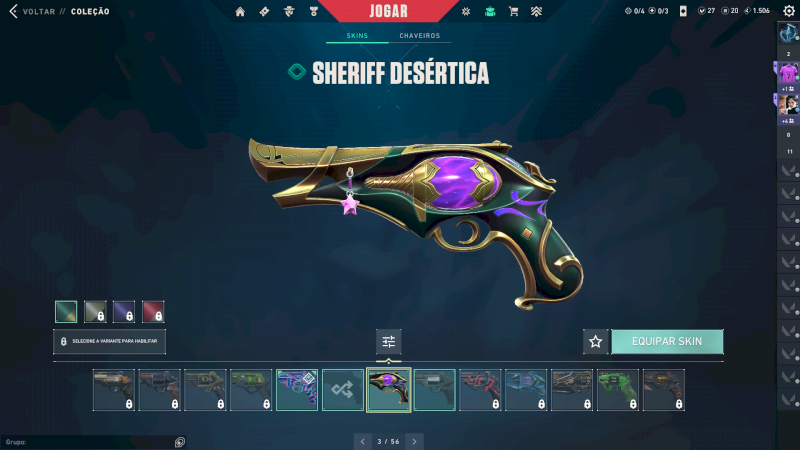The height and width of the screenshot is (450, 800).
Task: Select the random shuffle skin tile
Action: [343, 390]
